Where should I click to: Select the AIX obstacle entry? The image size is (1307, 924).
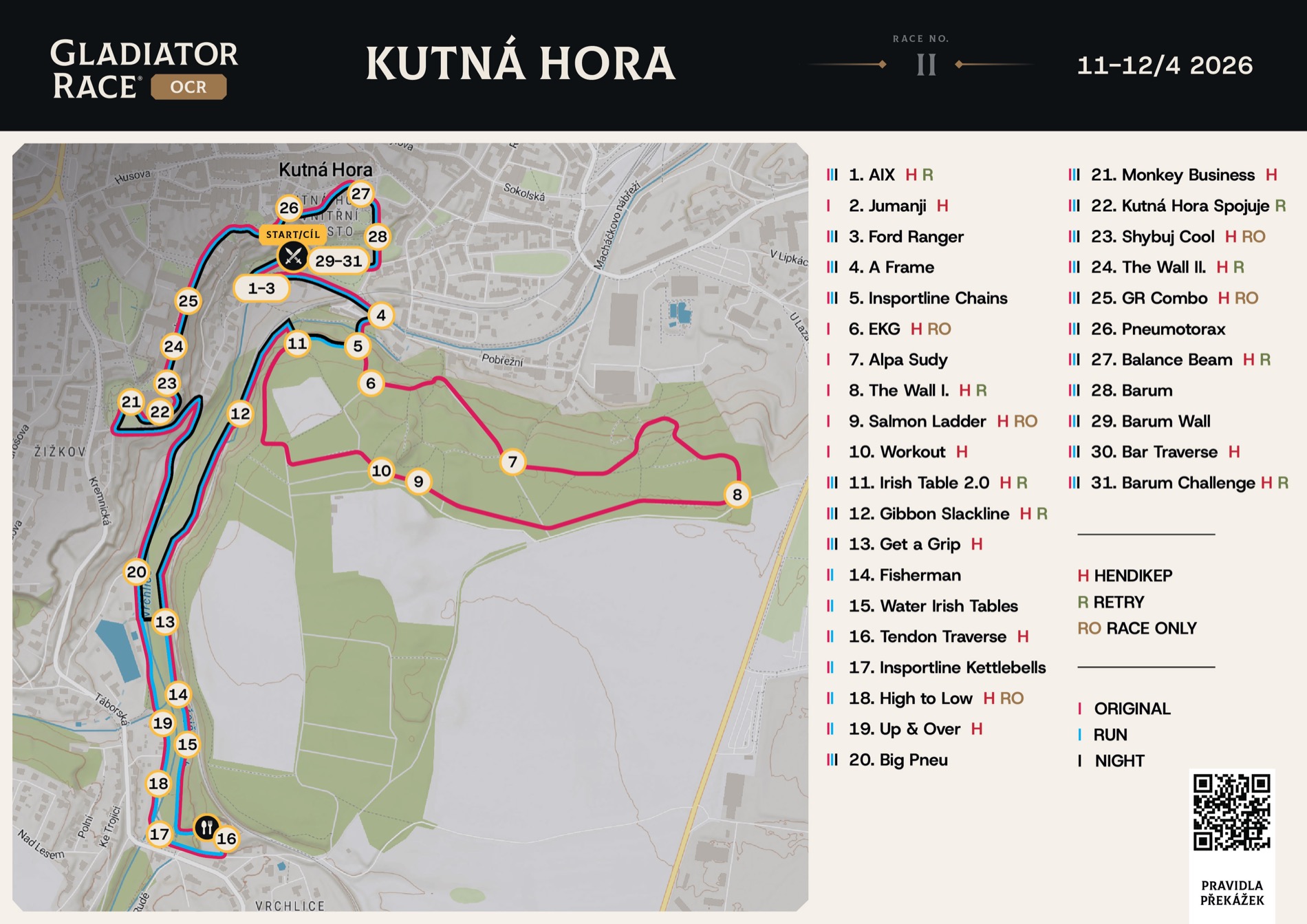click(872, 175)
